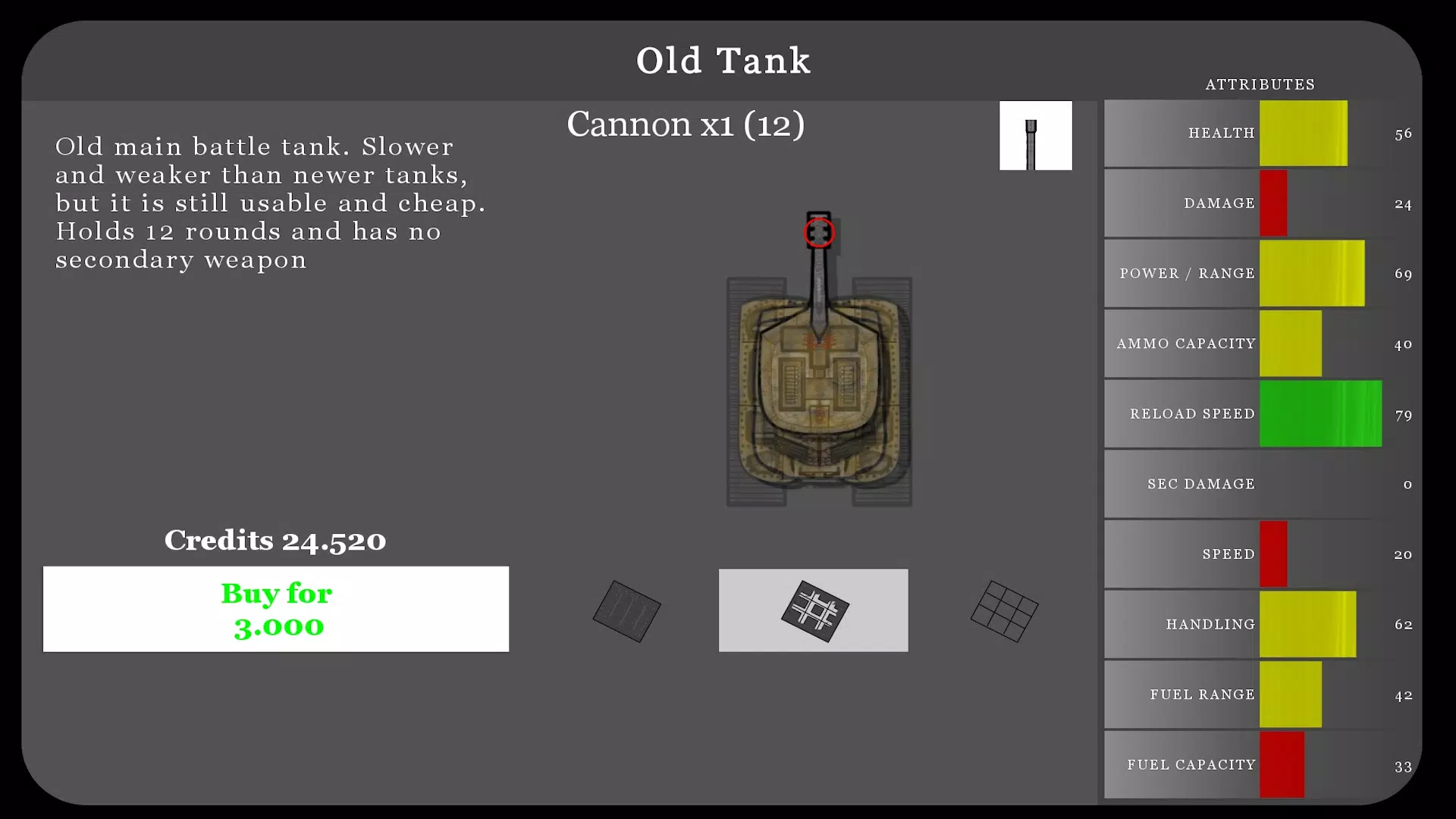Open the Cannon x1 weapon selector
The height and width of the screenshot is (819, 1456).
(685, 124)
